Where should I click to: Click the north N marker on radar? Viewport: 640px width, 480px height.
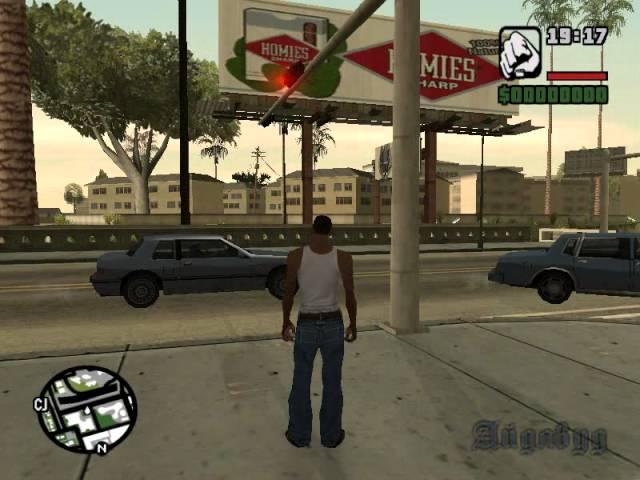click(x=101, y=448)
